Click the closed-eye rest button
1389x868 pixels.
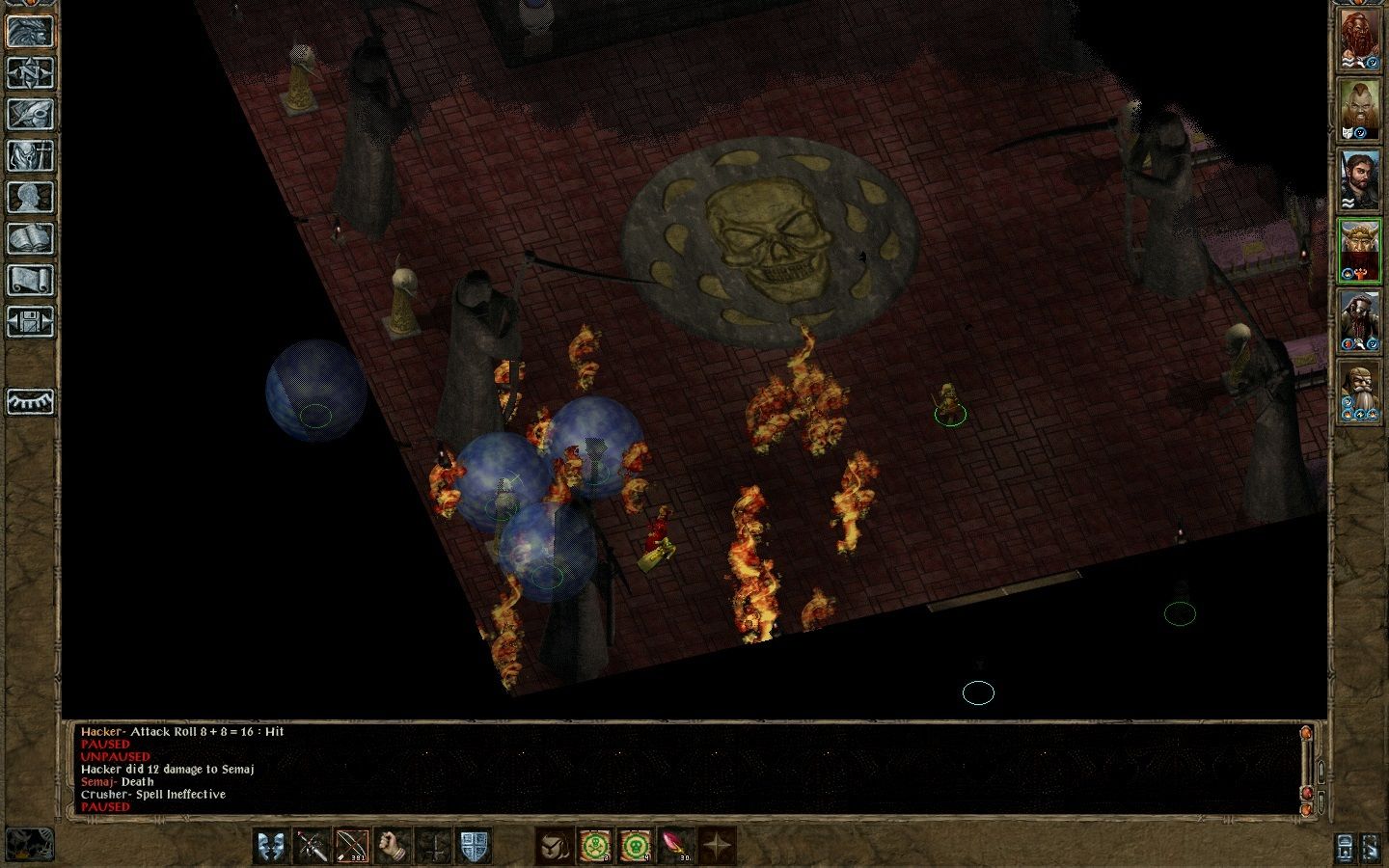click(x=31, y=401)
